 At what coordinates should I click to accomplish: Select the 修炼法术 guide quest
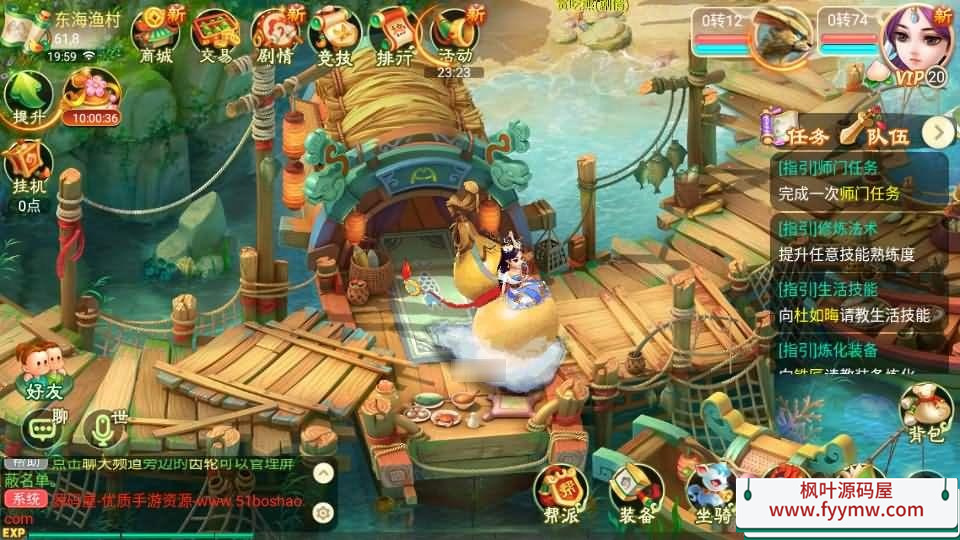coord(860,242)
